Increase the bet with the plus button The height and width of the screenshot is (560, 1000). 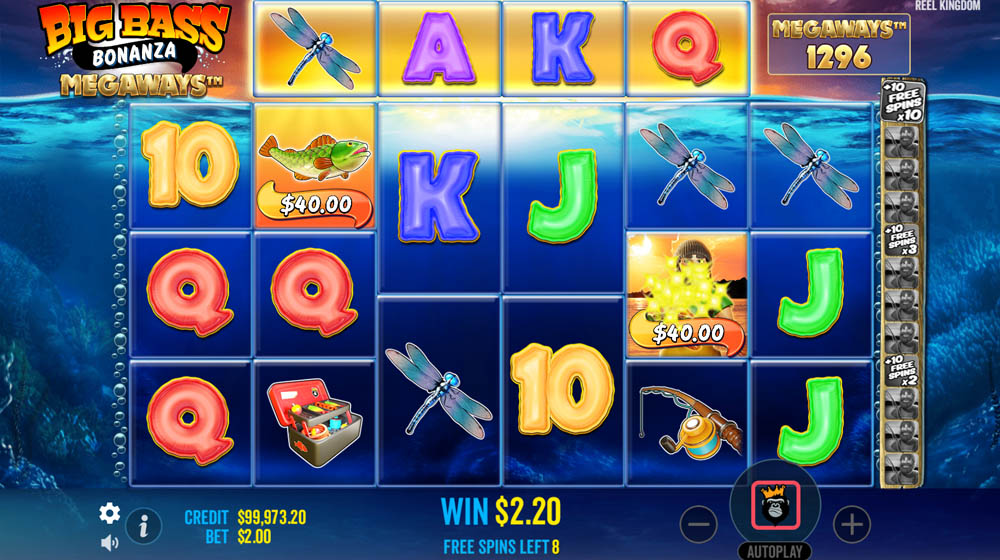852,523
